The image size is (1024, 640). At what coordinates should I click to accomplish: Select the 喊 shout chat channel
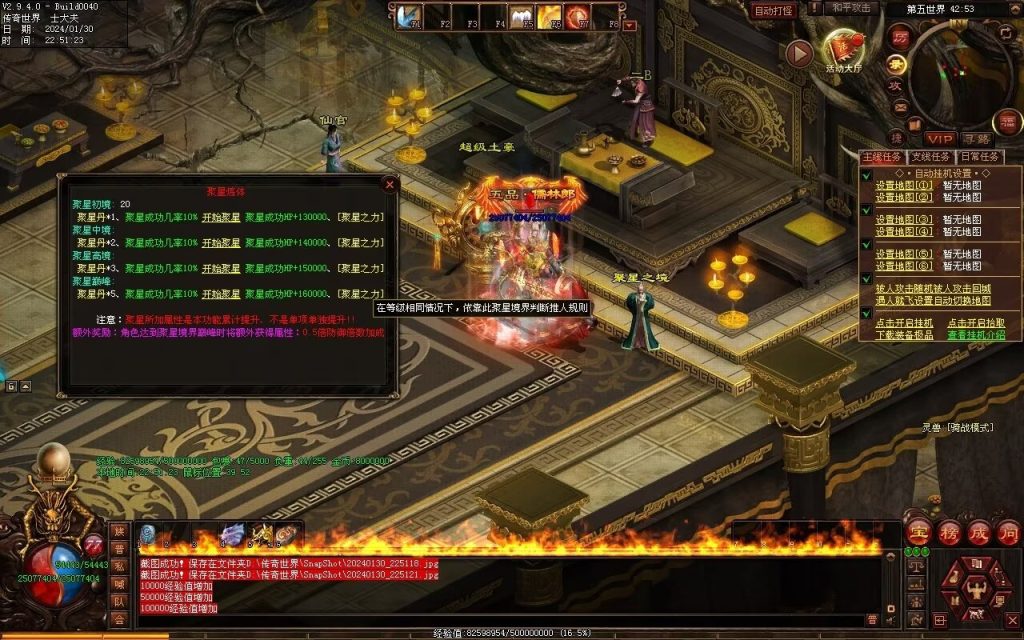click(x=119, y=584)
